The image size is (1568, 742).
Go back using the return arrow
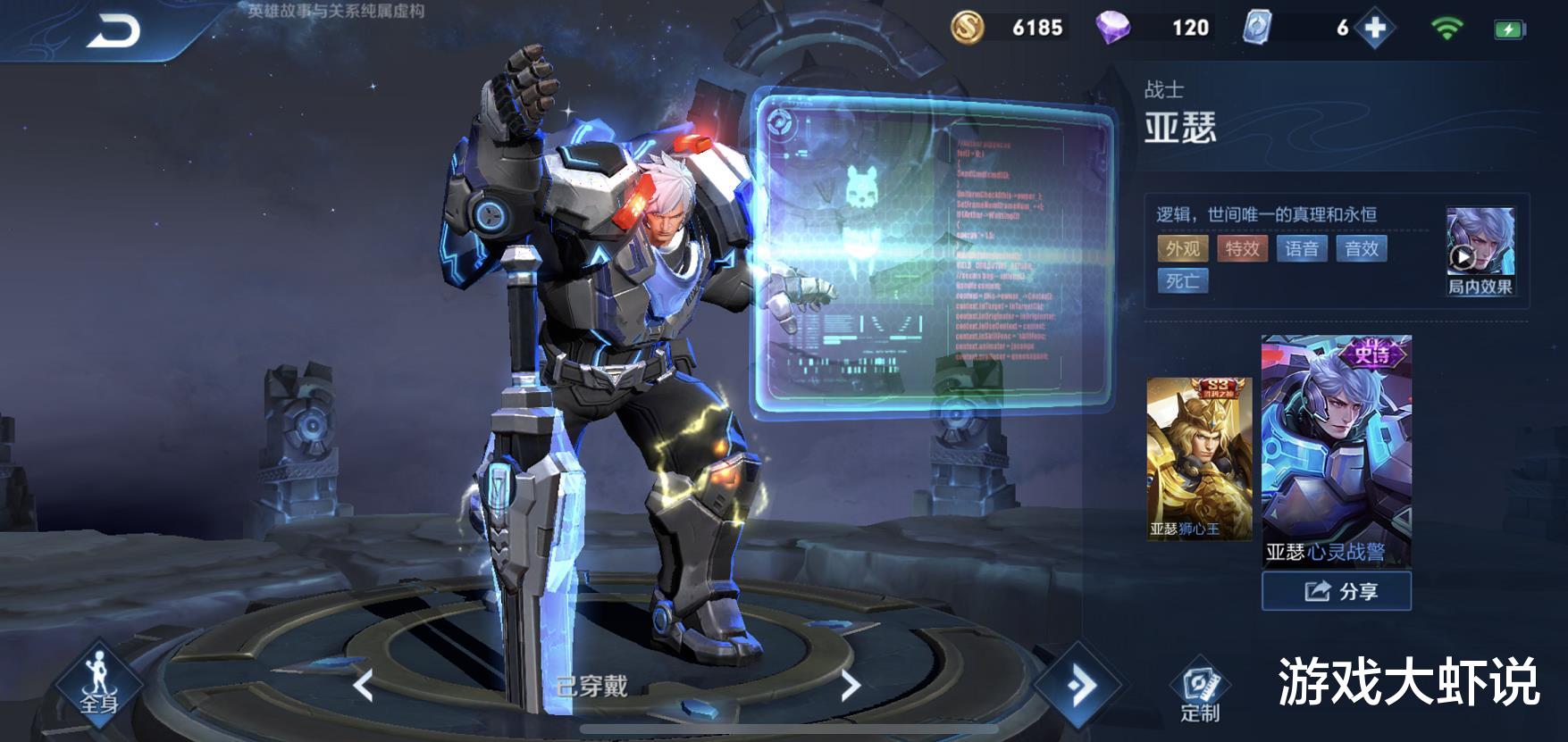point(113,31)
